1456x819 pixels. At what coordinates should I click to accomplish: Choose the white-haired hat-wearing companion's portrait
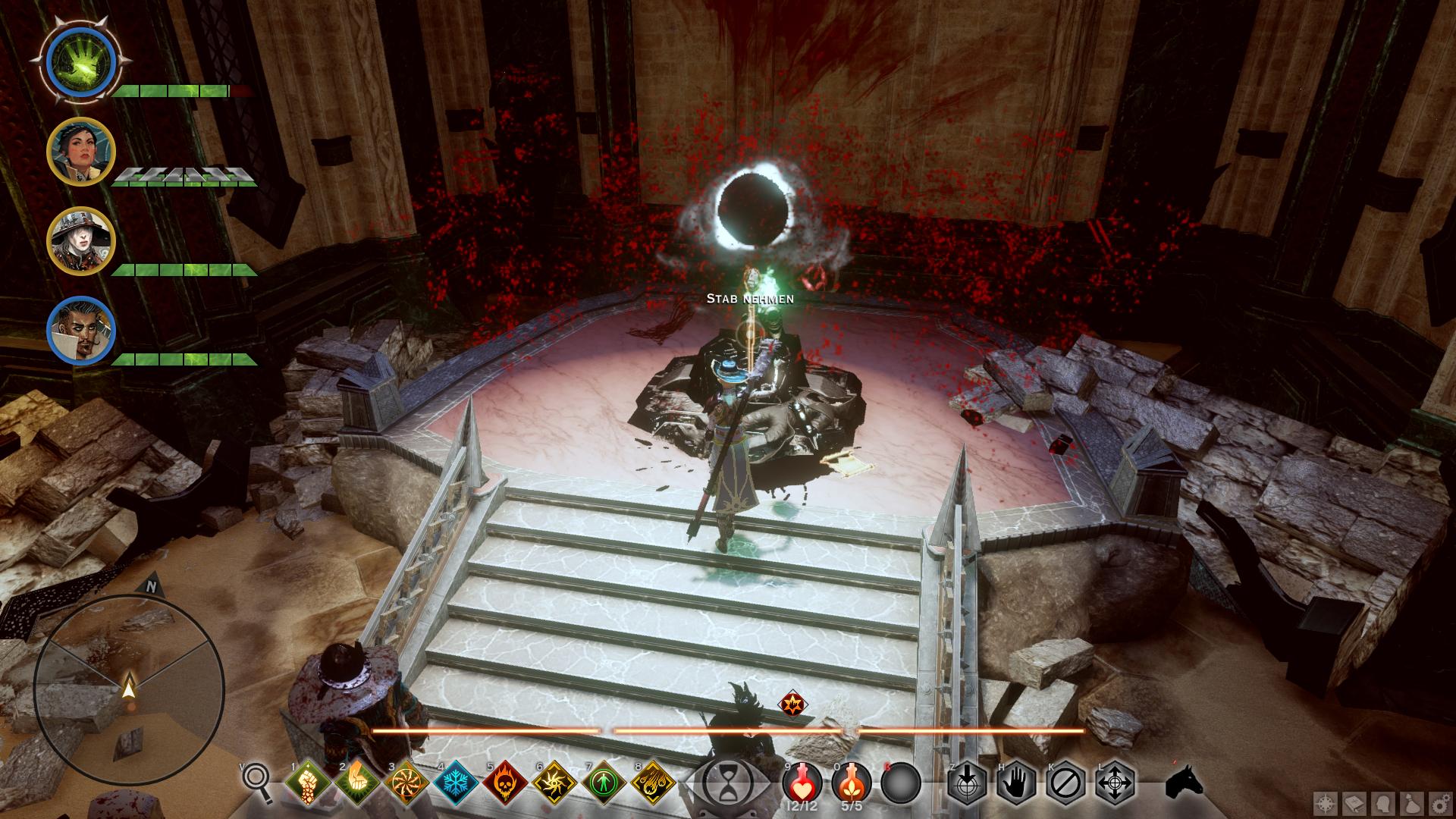click(81, 240)
